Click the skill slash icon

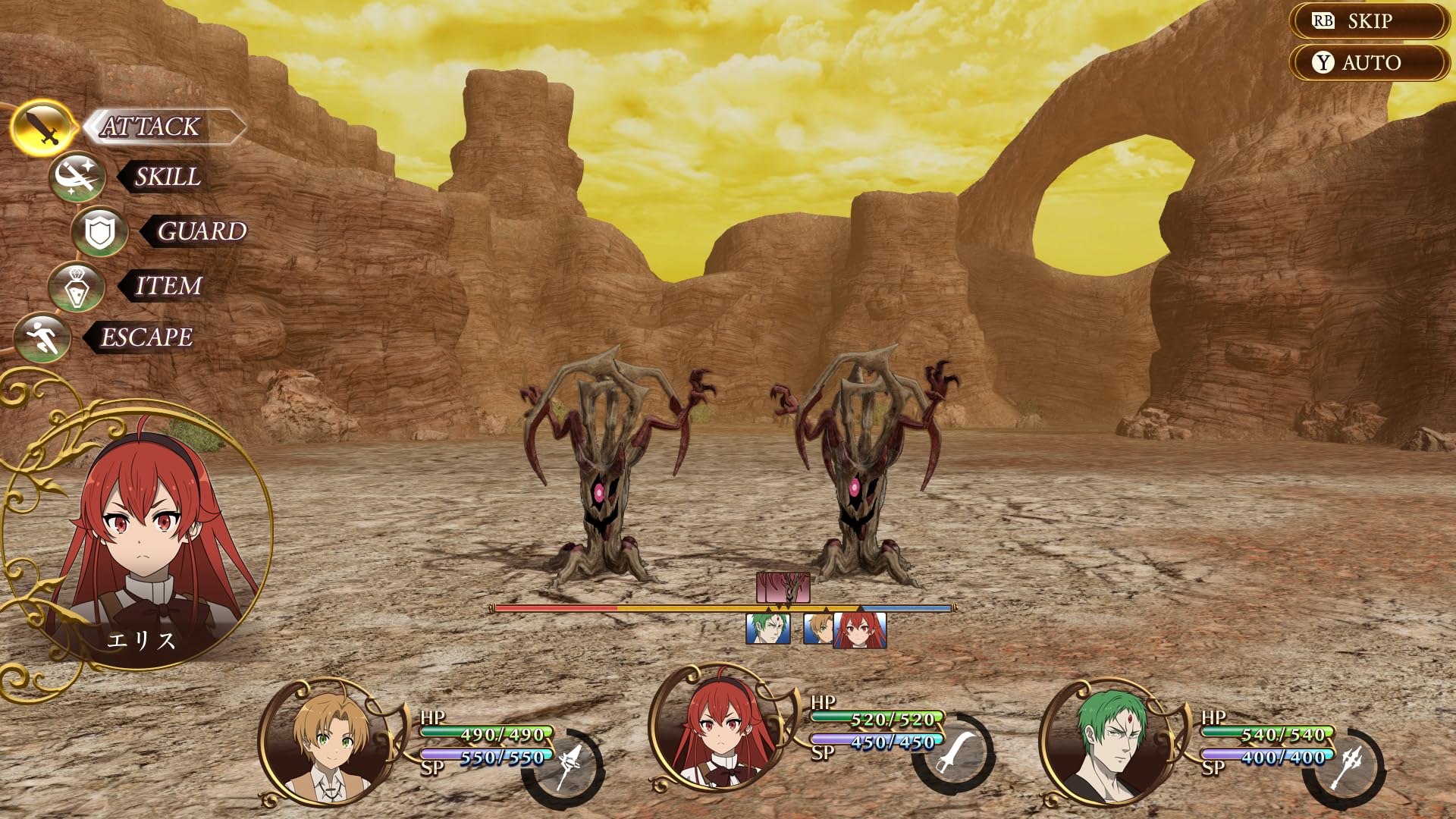[77, 177]
